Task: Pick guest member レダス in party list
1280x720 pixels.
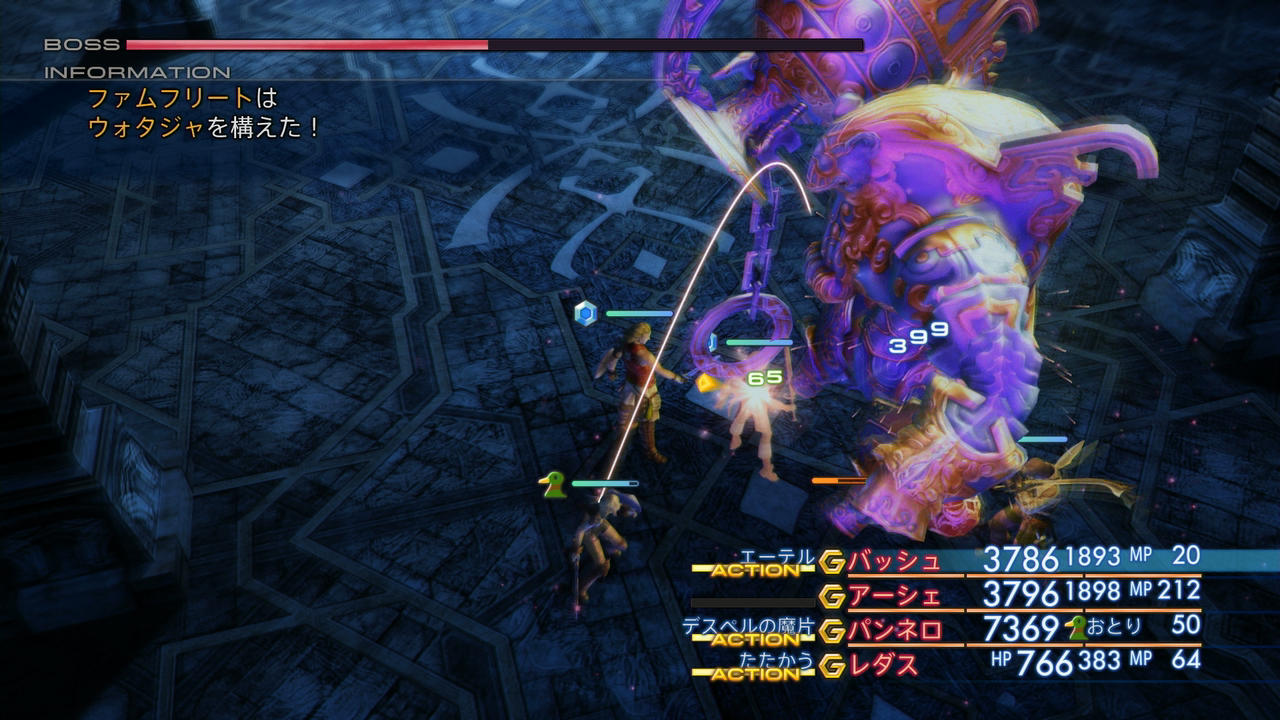Action: tap(883, 664)
